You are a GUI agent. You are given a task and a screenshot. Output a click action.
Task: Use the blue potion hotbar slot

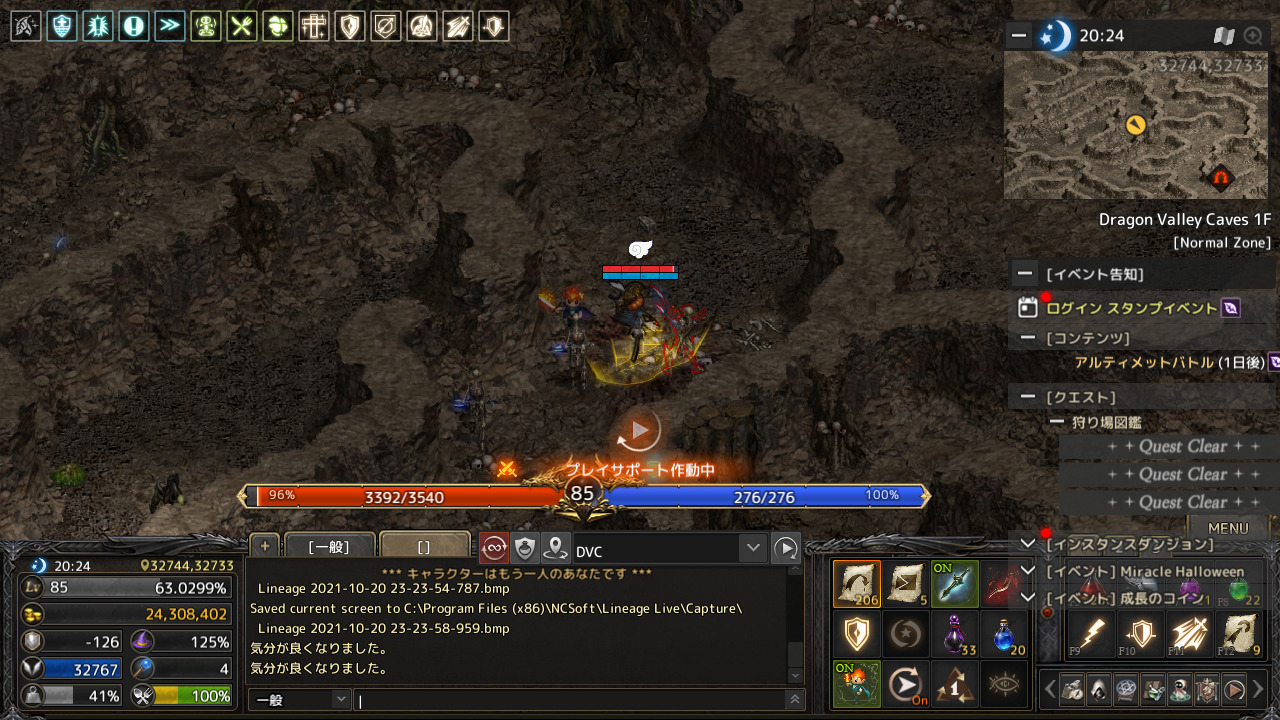1004,635
